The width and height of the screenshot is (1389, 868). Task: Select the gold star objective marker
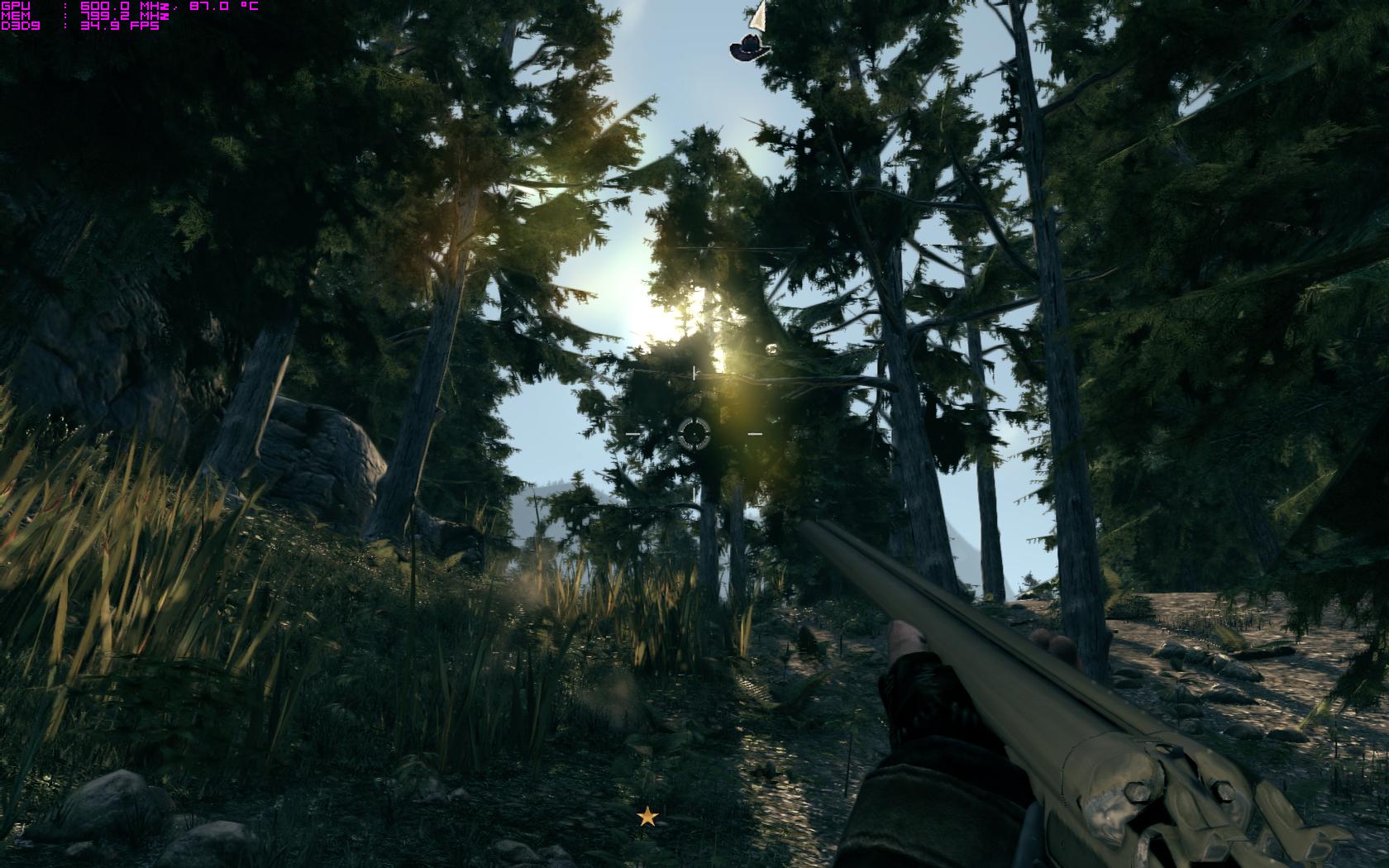(647, 817)
